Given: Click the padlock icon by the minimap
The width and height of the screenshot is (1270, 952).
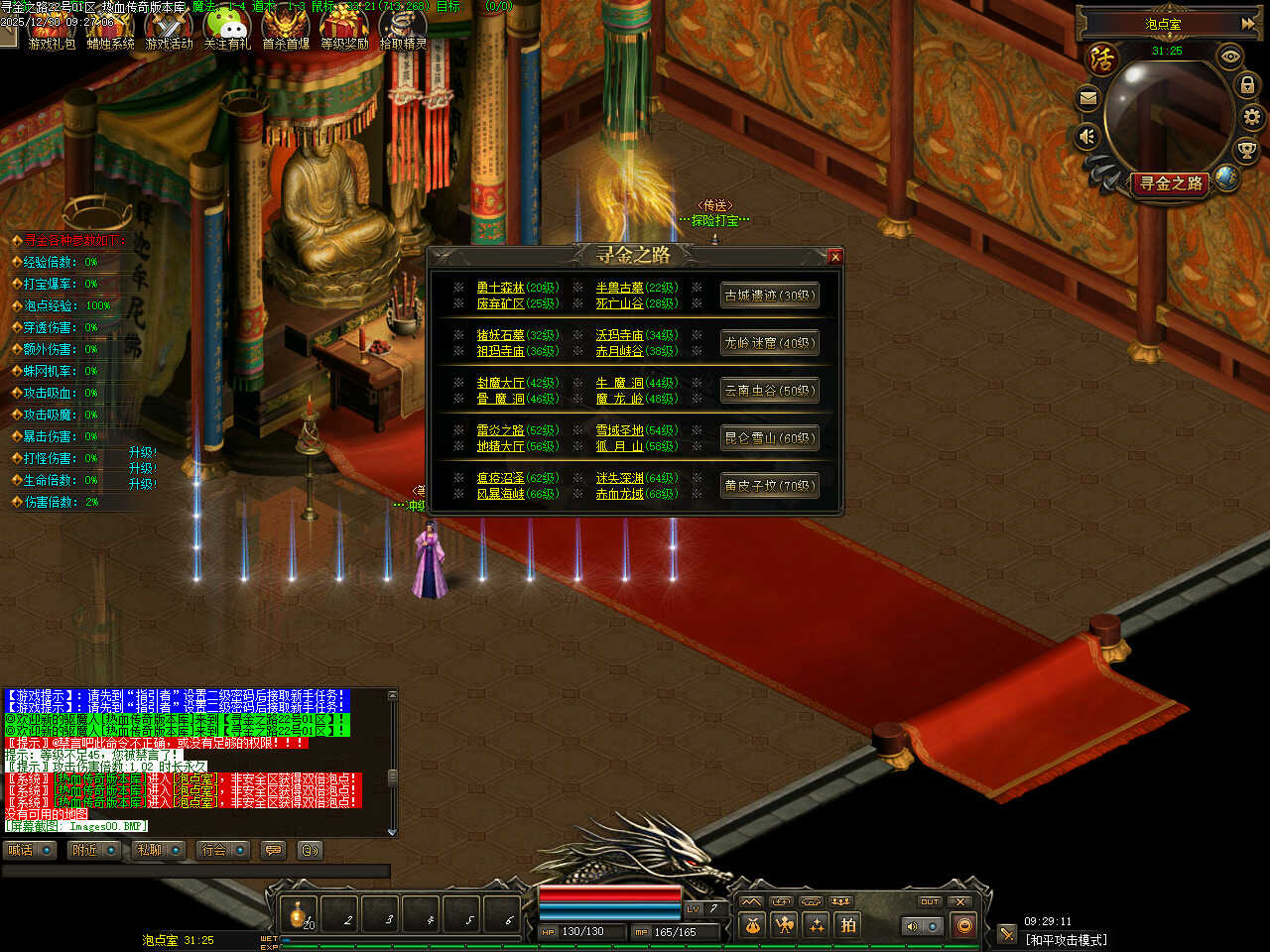Looking at the screenshot, I should (1247, 85).
